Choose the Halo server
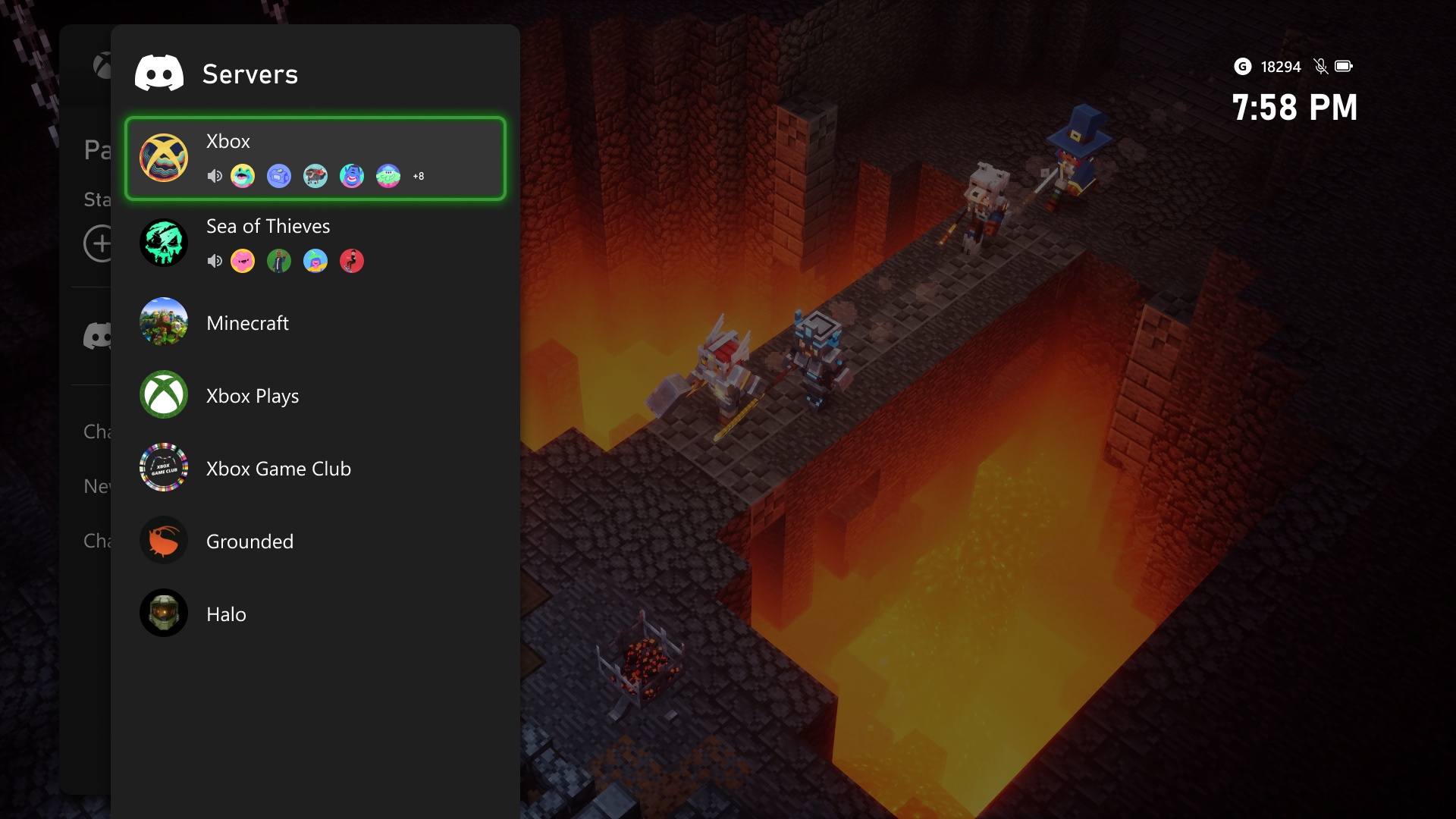This screenshot has width=1456, height=819. click(315, 613)
